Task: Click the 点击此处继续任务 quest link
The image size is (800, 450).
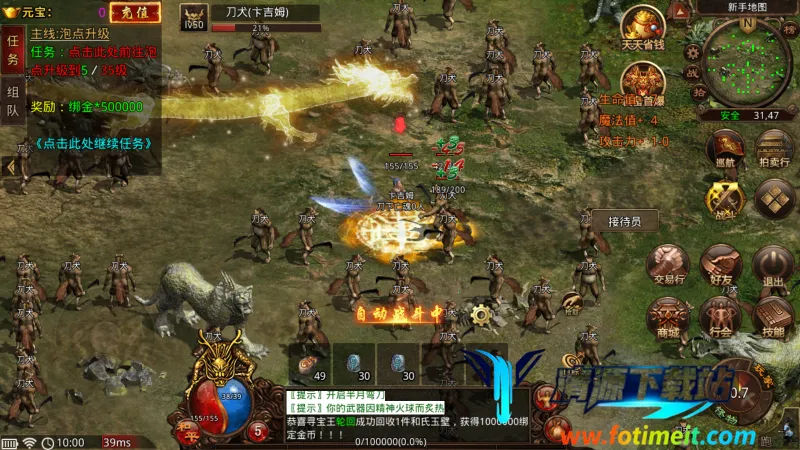Action: (x=93, y=142)
